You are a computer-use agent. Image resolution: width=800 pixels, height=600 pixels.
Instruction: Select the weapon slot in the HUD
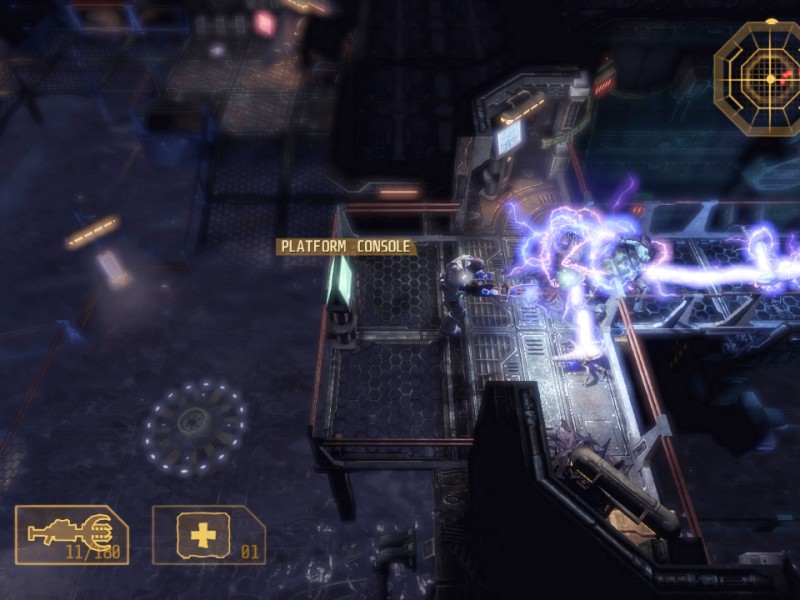pyautogui.click(x=71, y=535)
